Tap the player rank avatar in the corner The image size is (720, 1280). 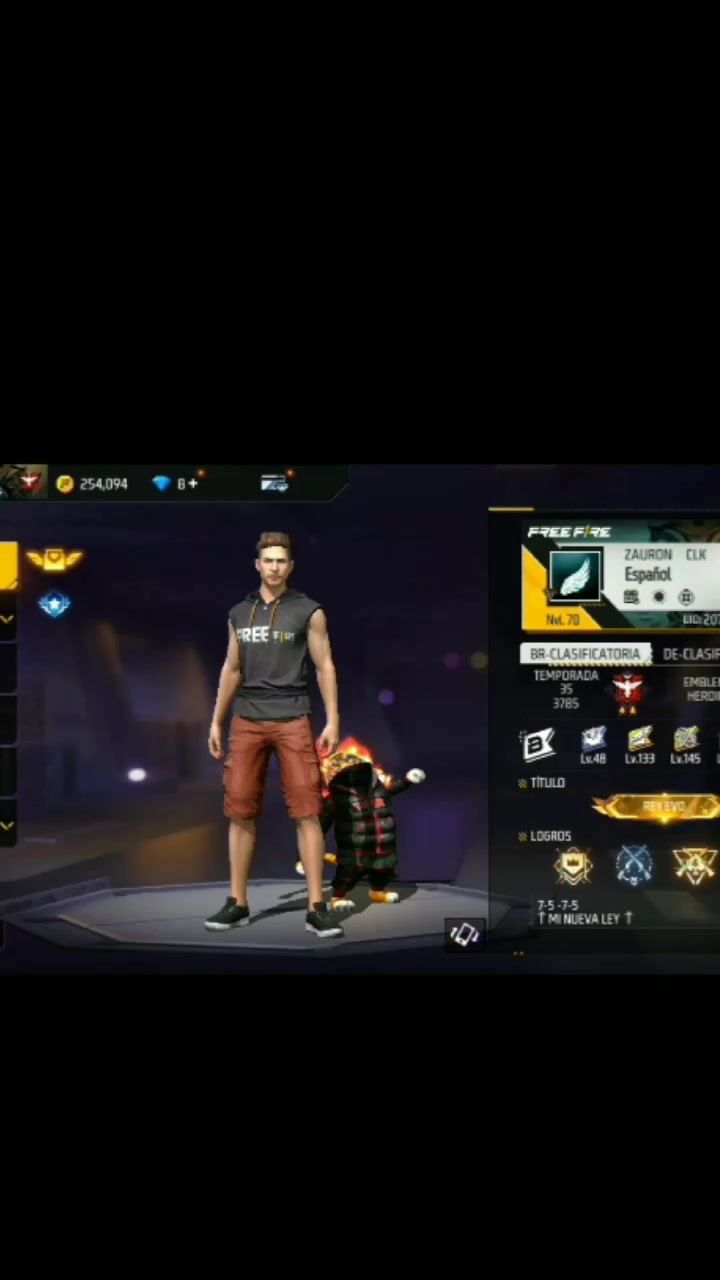pos(24,481)
